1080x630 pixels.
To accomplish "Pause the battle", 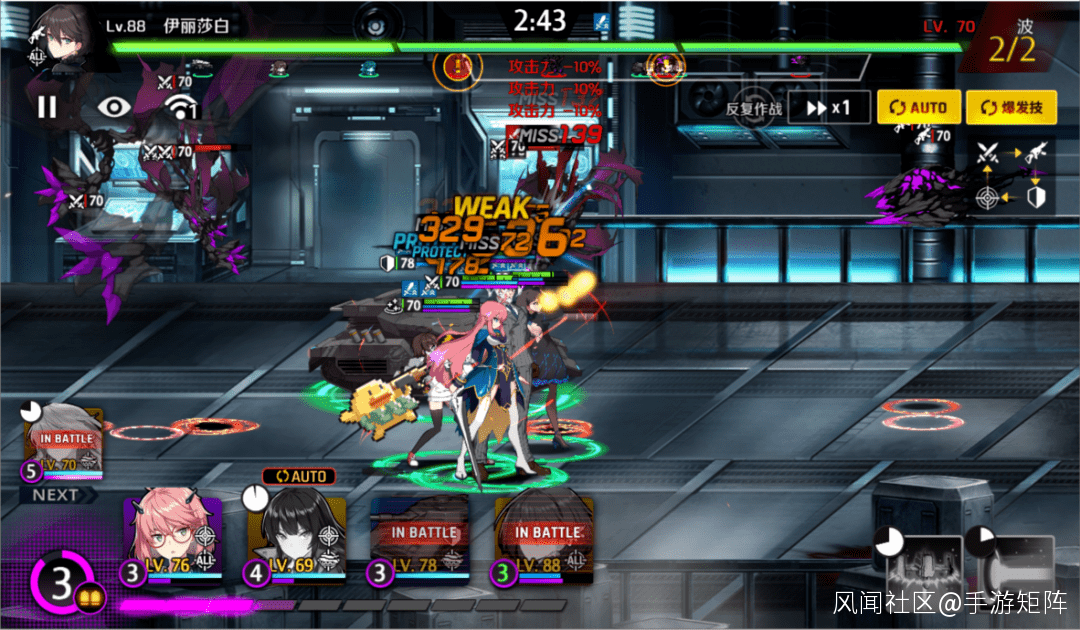I will pyautogui.click(x=47, y=106).
